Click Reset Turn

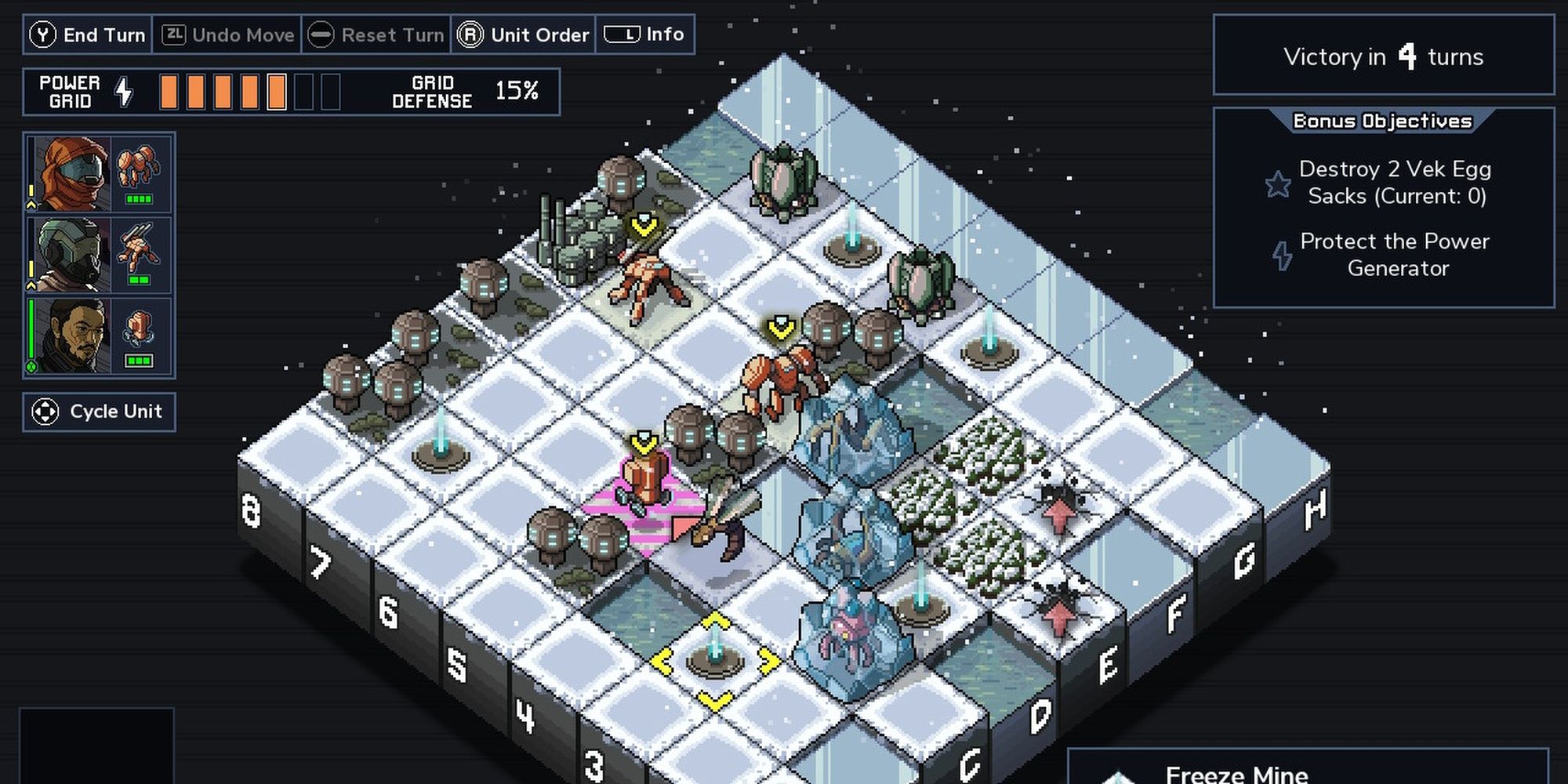pos(375,34)
